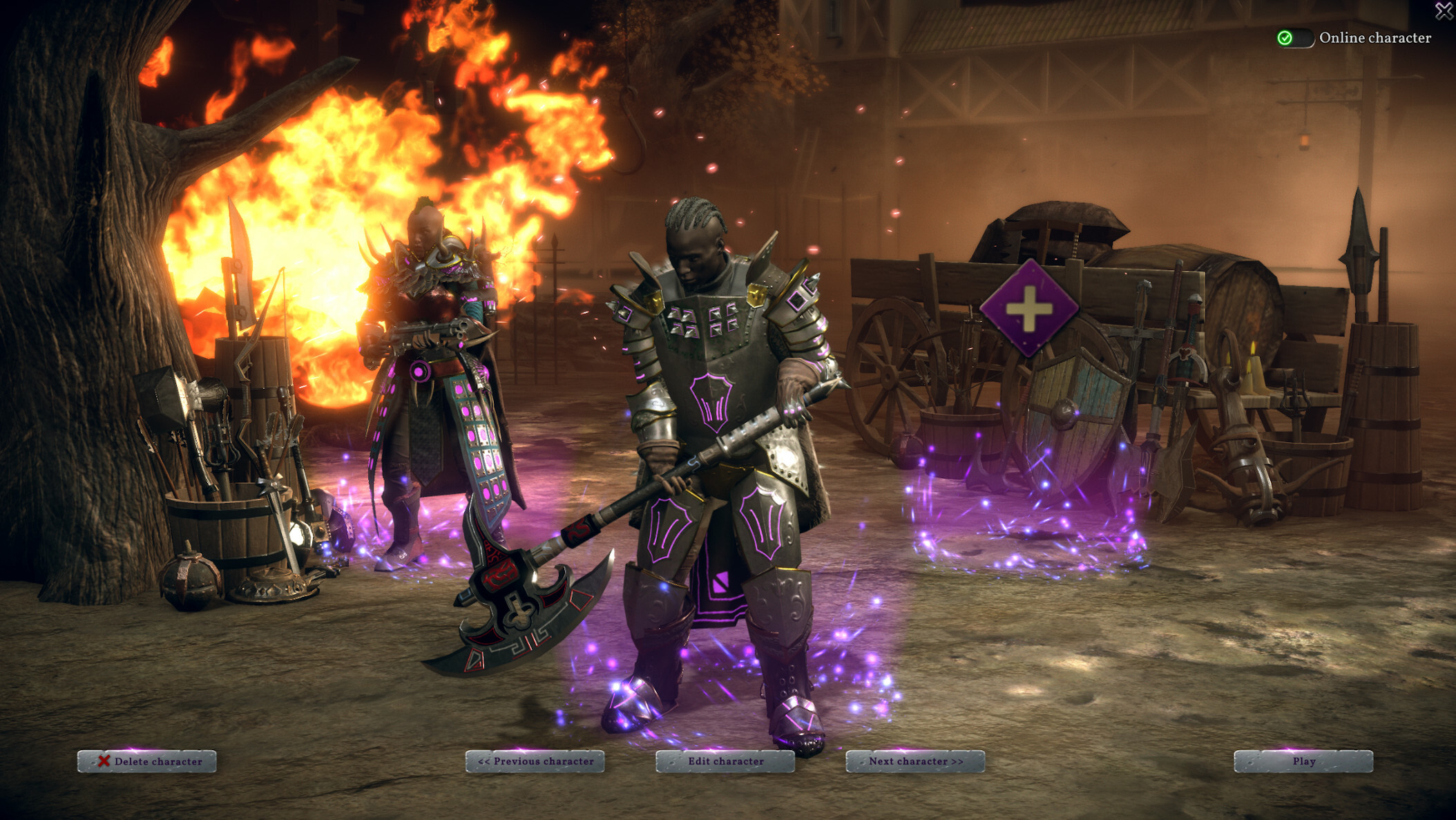Close the character selection screen

pyautogui.click(x=1444, y=10)
